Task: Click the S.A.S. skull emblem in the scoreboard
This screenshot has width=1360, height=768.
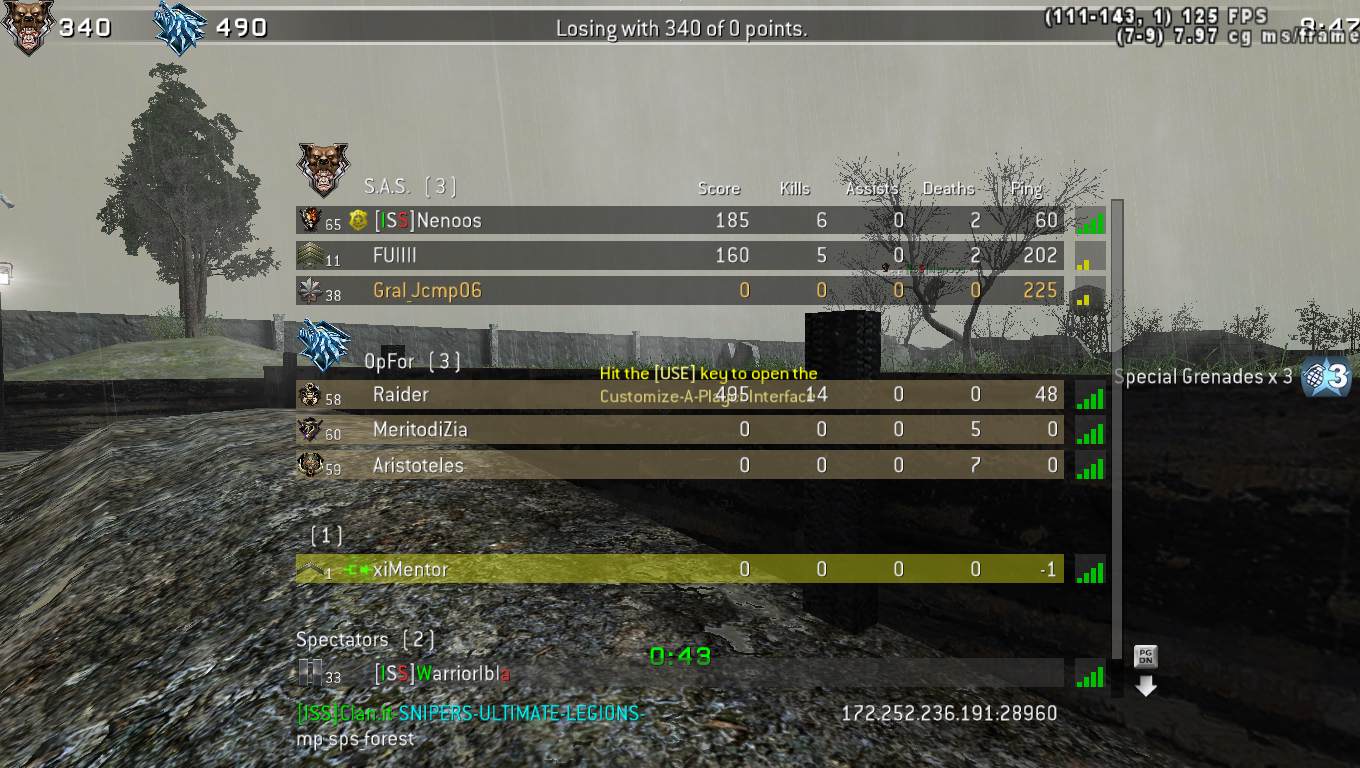Action: click(322, 170)
